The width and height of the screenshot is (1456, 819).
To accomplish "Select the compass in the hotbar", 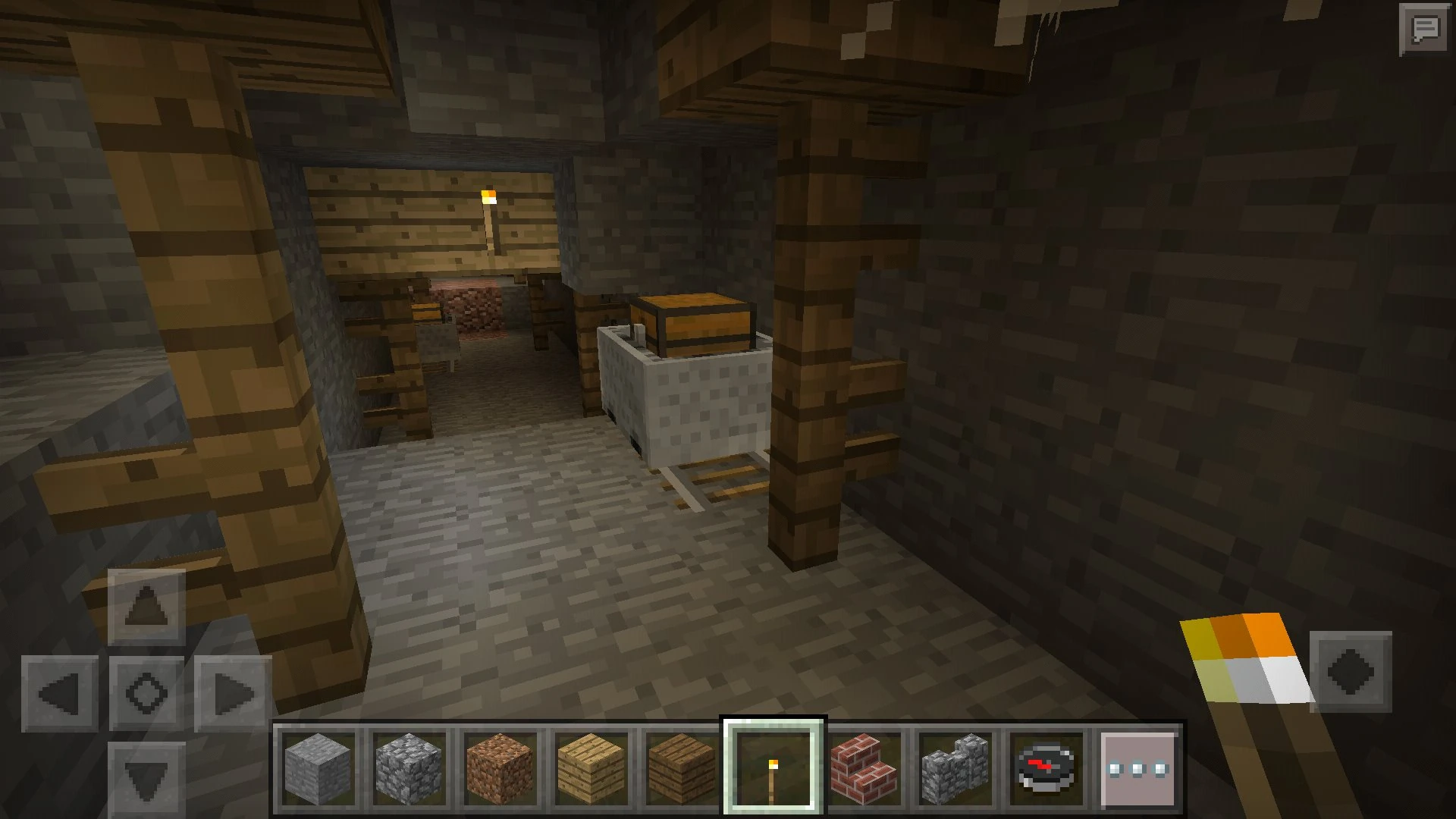I will [x=1045, y=767].
